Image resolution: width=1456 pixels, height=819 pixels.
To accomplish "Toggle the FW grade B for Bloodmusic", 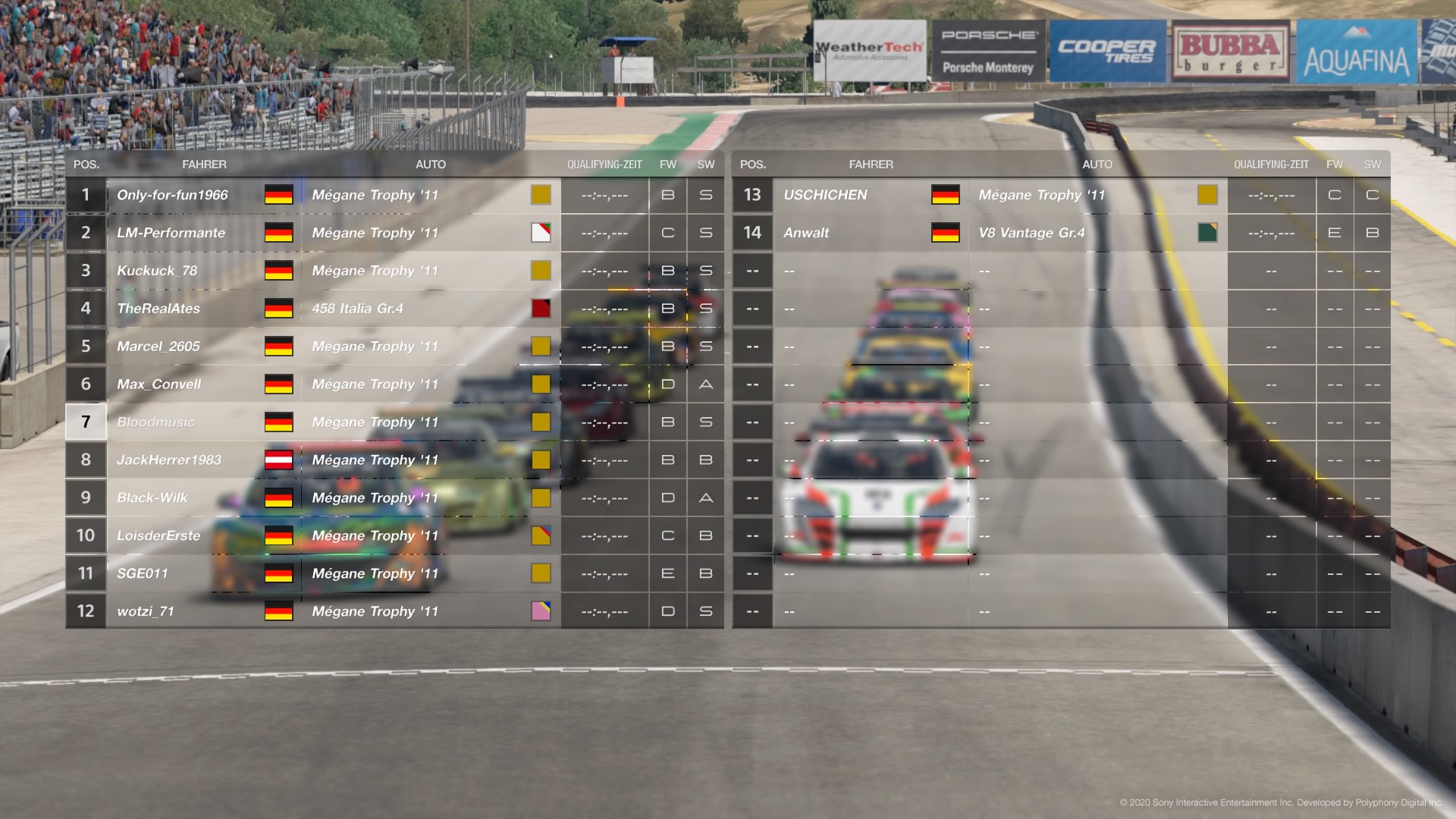I will (x=667, y=422).
